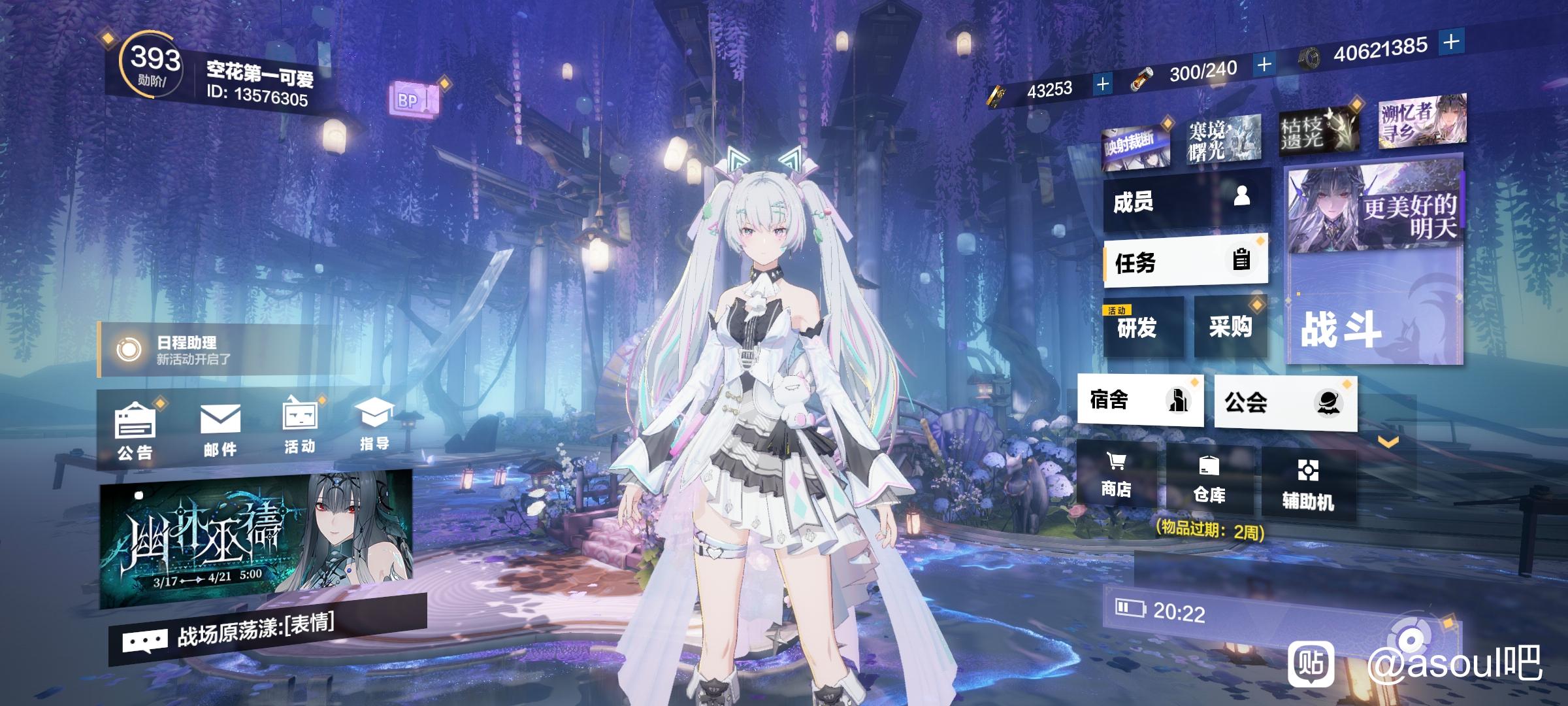Check the 邮件 mailbox

[220, 429]
